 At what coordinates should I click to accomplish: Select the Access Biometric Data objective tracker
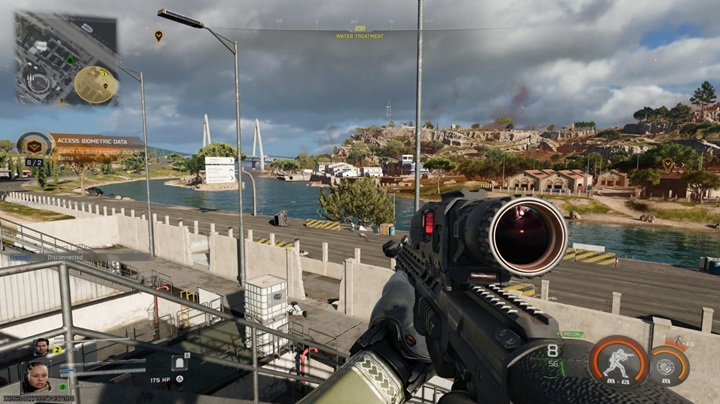pyautogui.click(x=97, y=142)
